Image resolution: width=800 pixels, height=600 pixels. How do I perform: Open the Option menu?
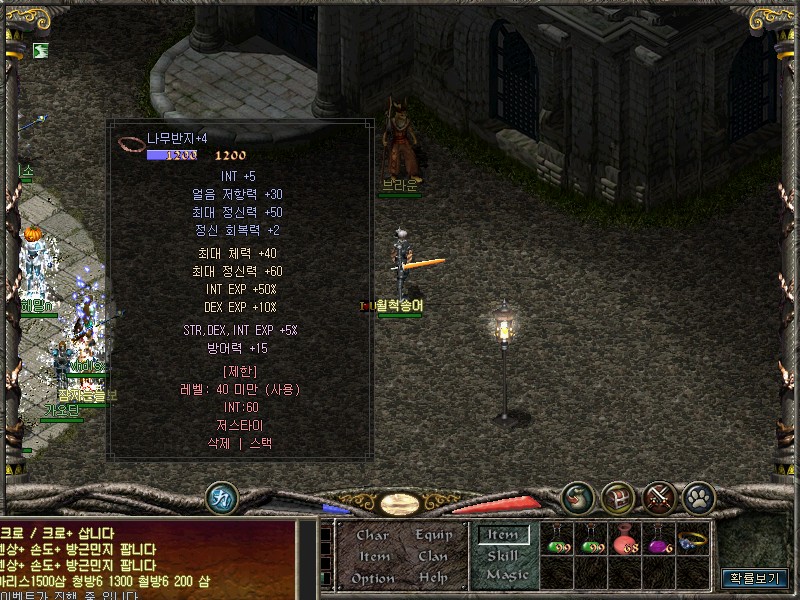pyautogui.click(x=372, y=578)
